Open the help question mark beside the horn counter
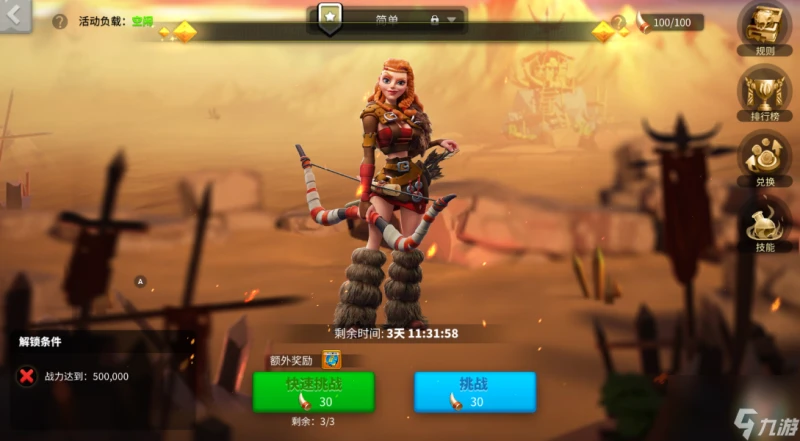 (617, 21)
